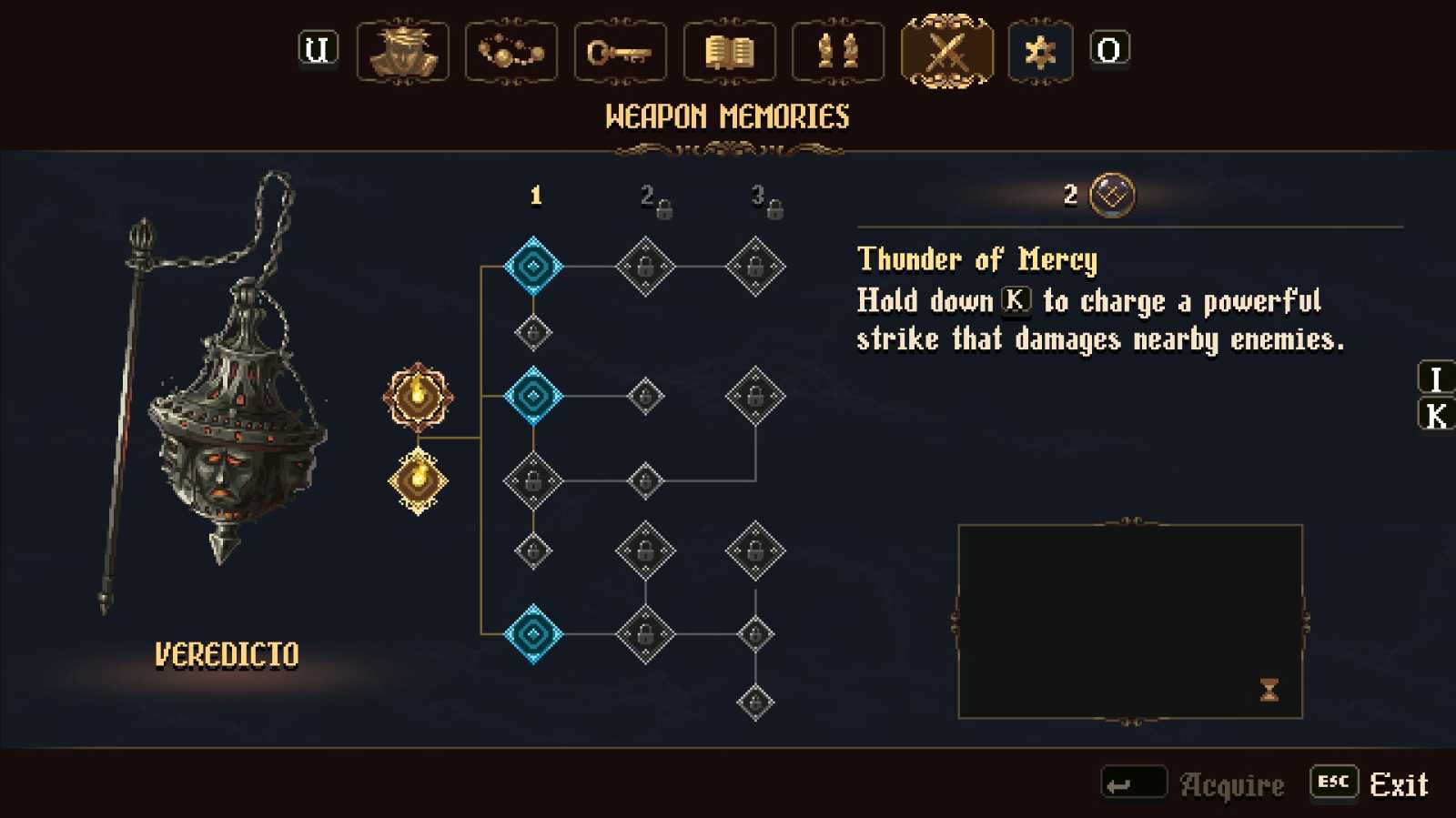
Task: Click the locked tier 3 header
Action: point(764,199)
